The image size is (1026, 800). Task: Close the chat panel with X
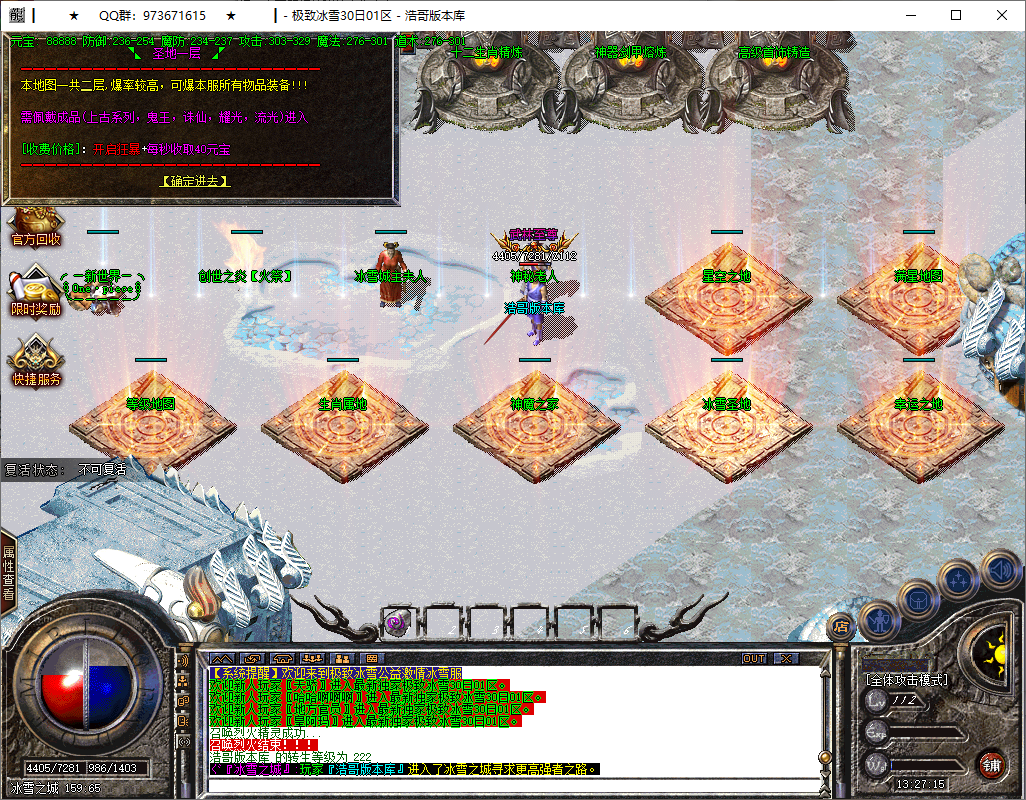coord(787,659)
